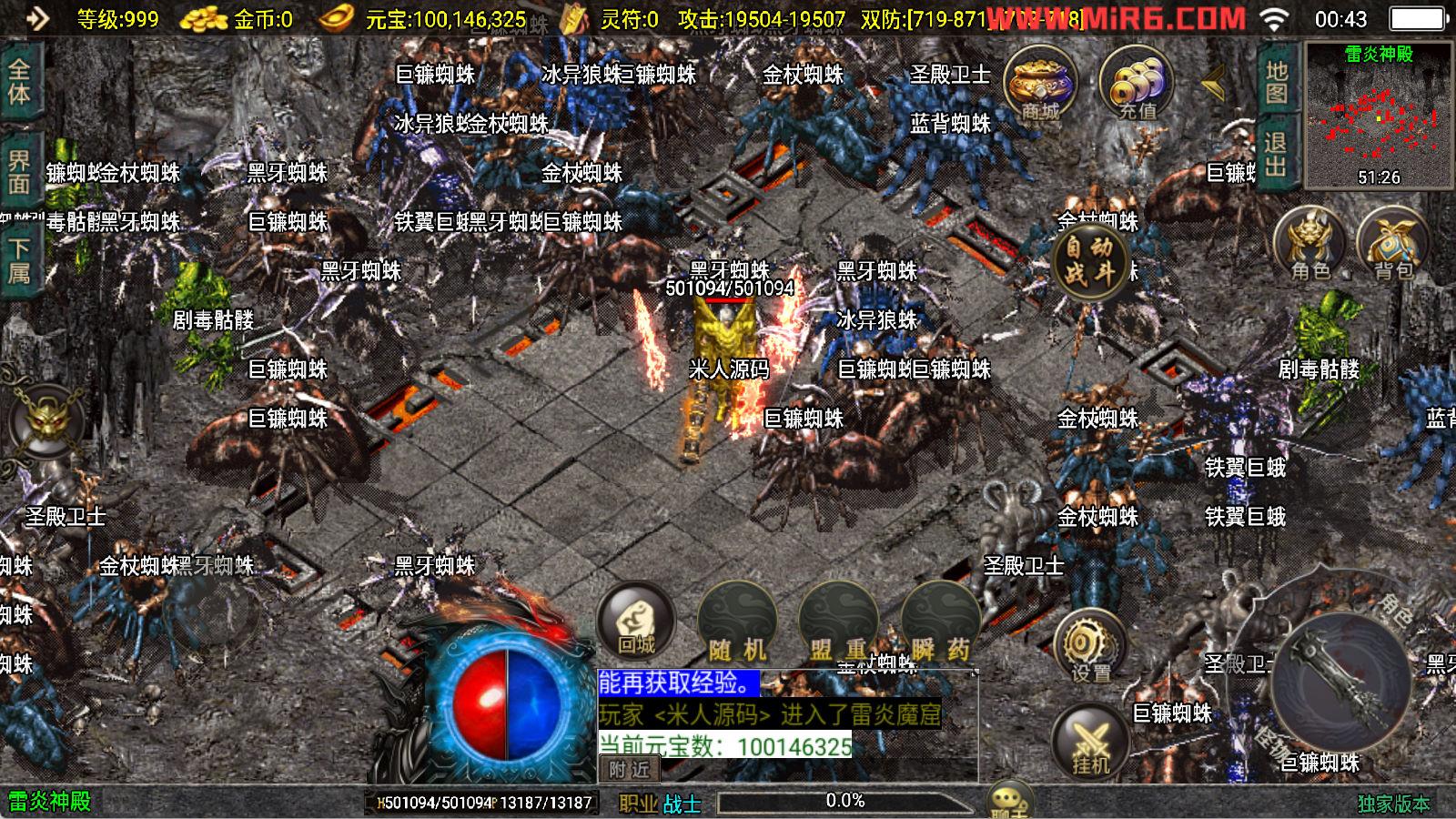Start 挂机 idle mode with crossed swords

[x=1090, y=742]
